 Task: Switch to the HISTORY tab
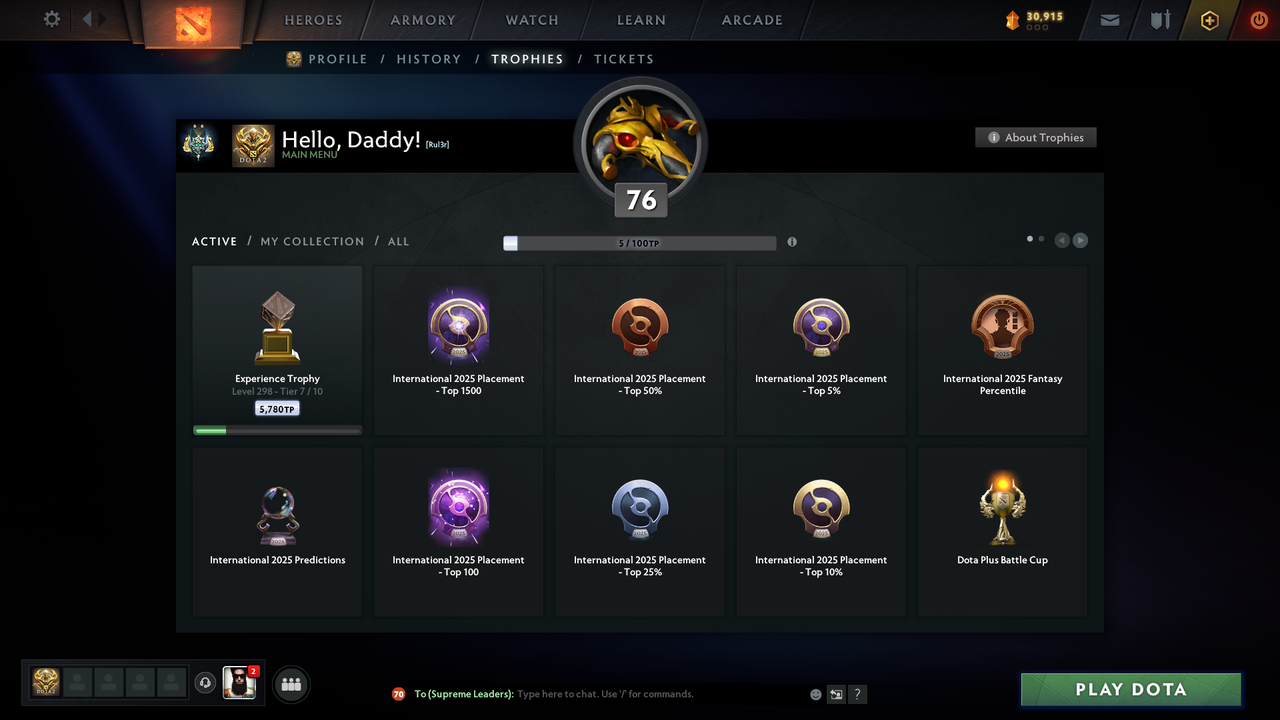428,59
